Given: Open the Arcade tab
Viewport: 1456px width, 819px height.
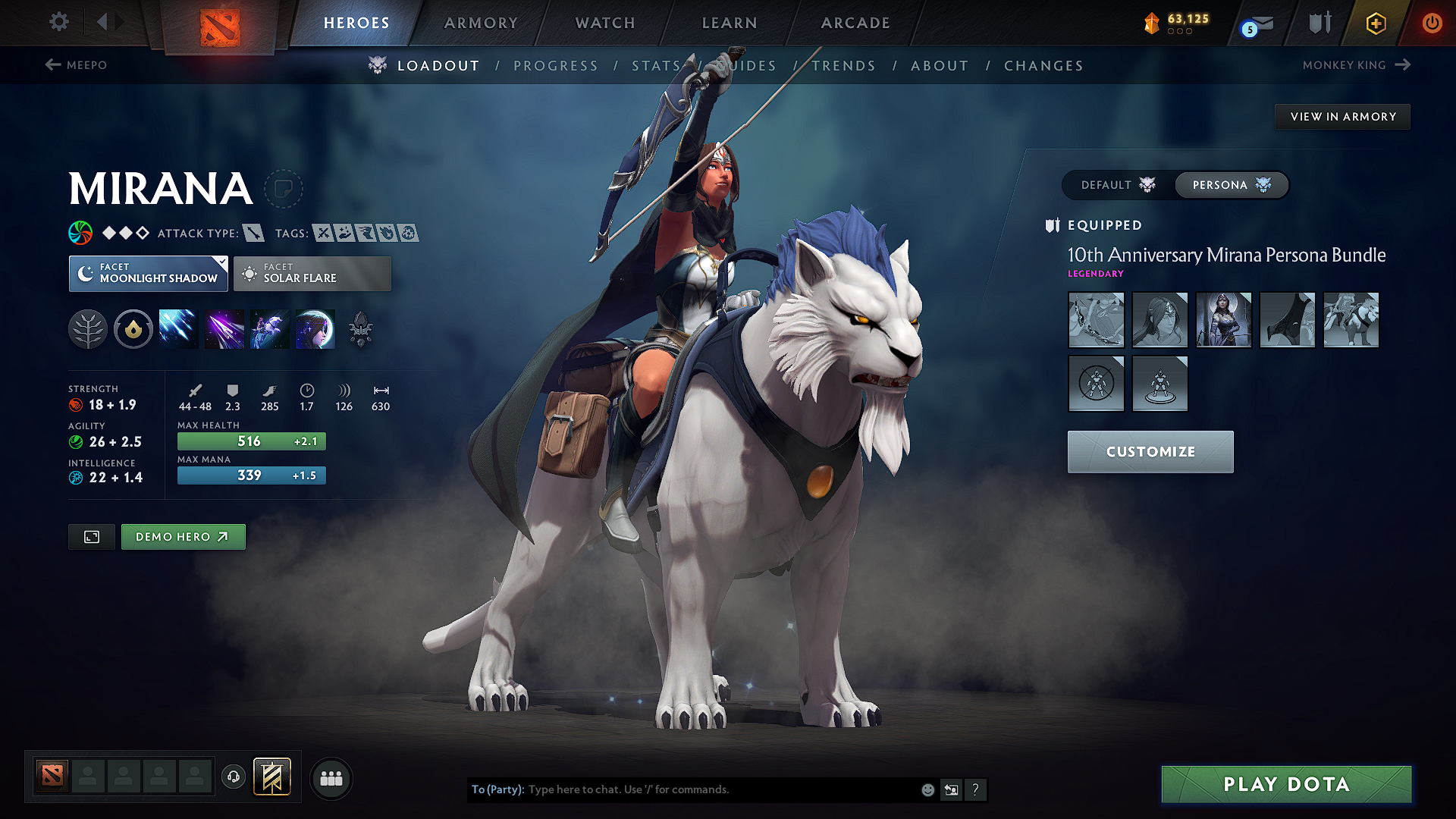Looking at the screenshot, I should [855, 23].
